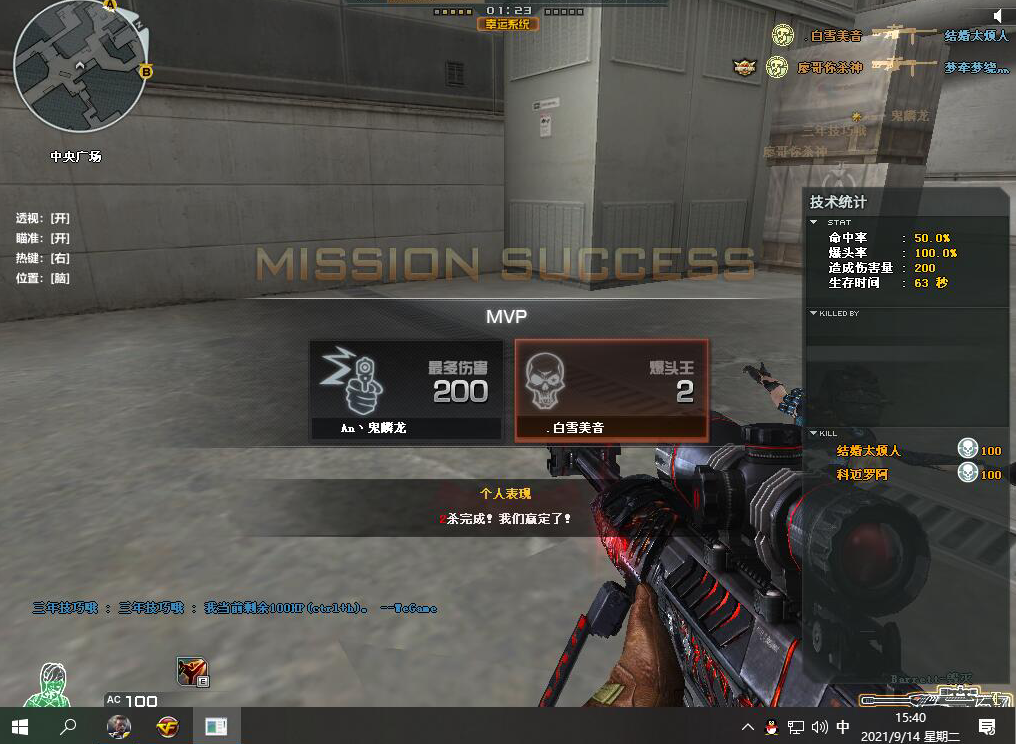Collapse the KILLED BY section
The height and width of the screenshot is (744, 1016).
(x=814, y=313)
